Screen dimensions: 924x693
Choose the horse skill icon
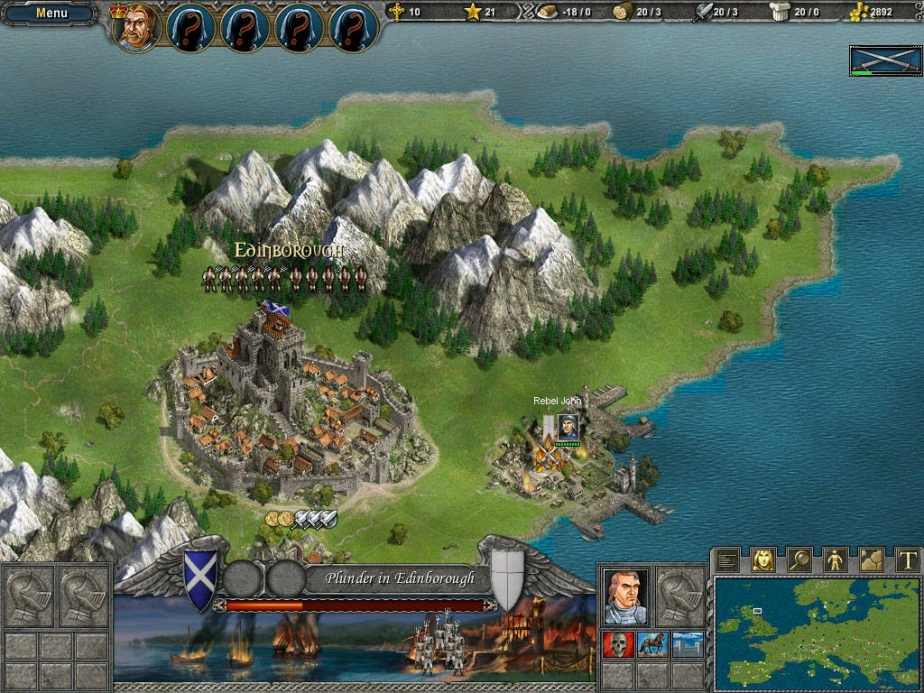(652, 644)
